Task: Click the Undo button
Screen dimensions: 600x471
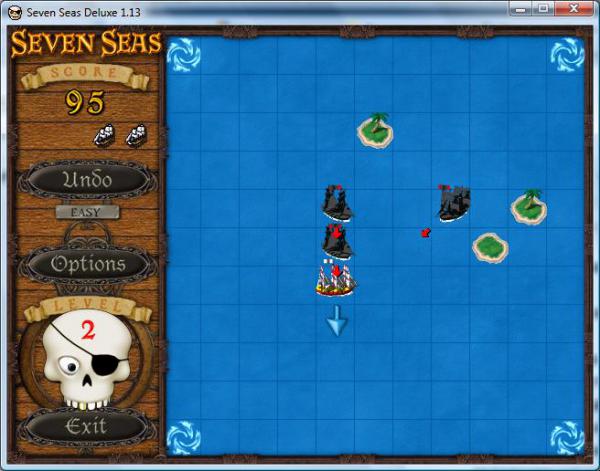Action: (87, 180)
